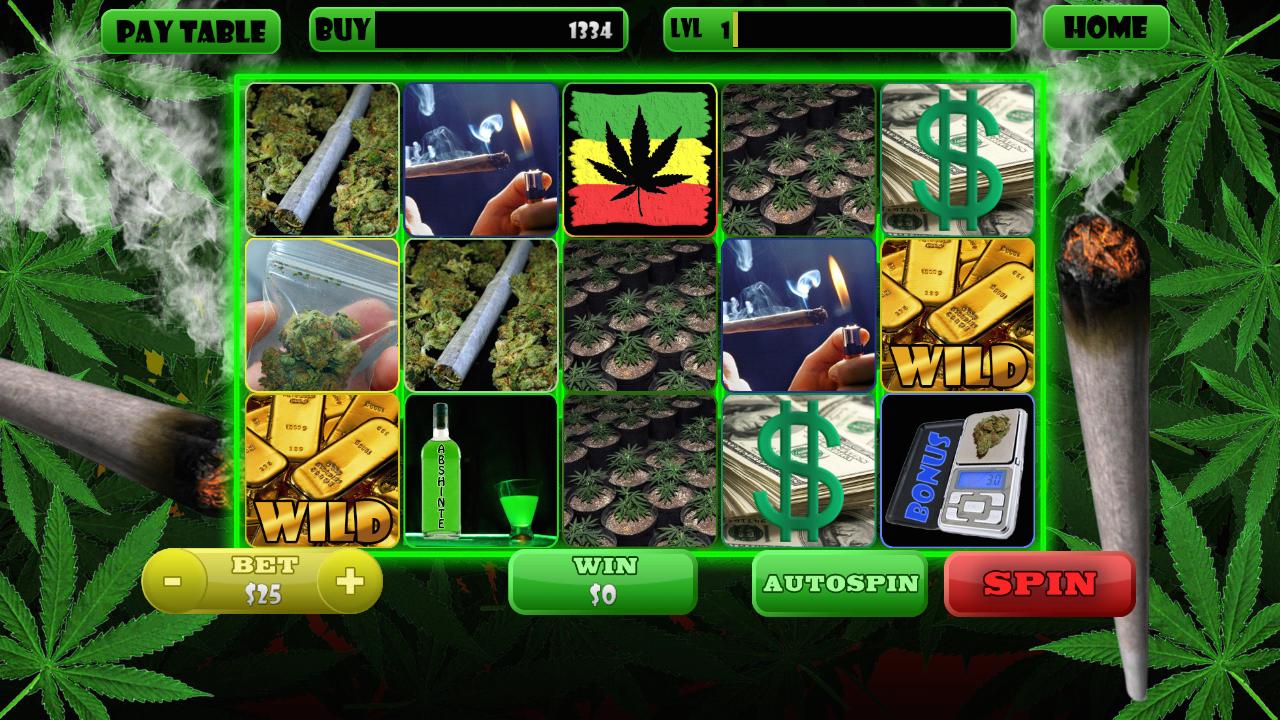
Task: Enable AUTOSPIN mode
Action: 840,585
